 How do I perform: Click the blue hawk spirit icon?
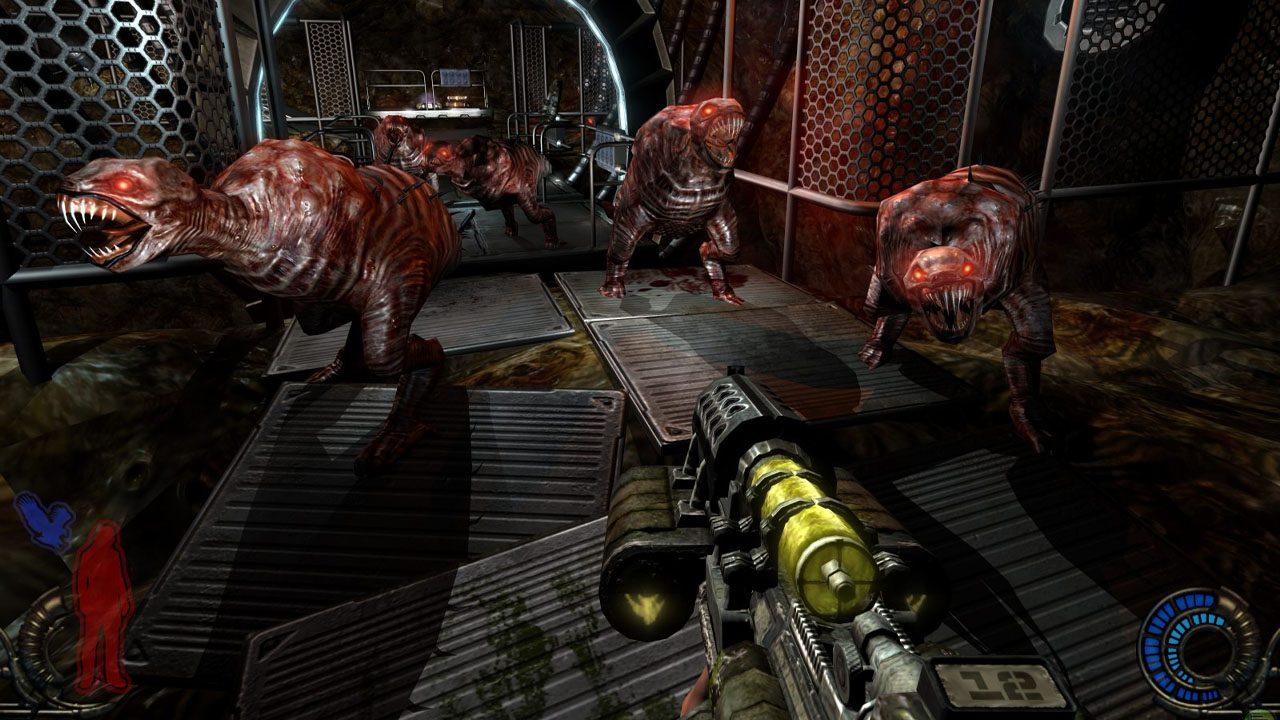pyautogui.click(x=45, y=522)
